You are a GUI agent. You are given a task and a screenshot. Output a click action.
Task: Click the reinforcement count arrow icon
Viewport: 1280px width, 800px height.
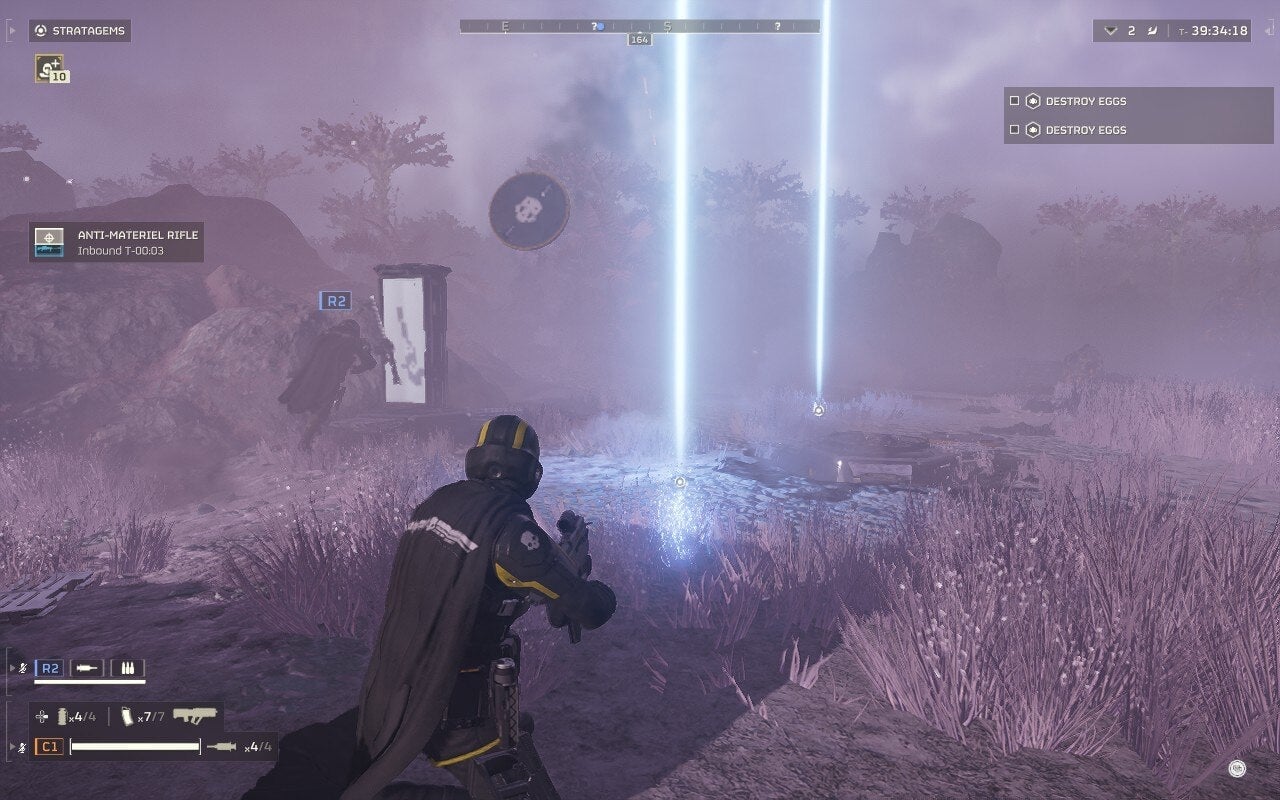tap(1111, 31)
